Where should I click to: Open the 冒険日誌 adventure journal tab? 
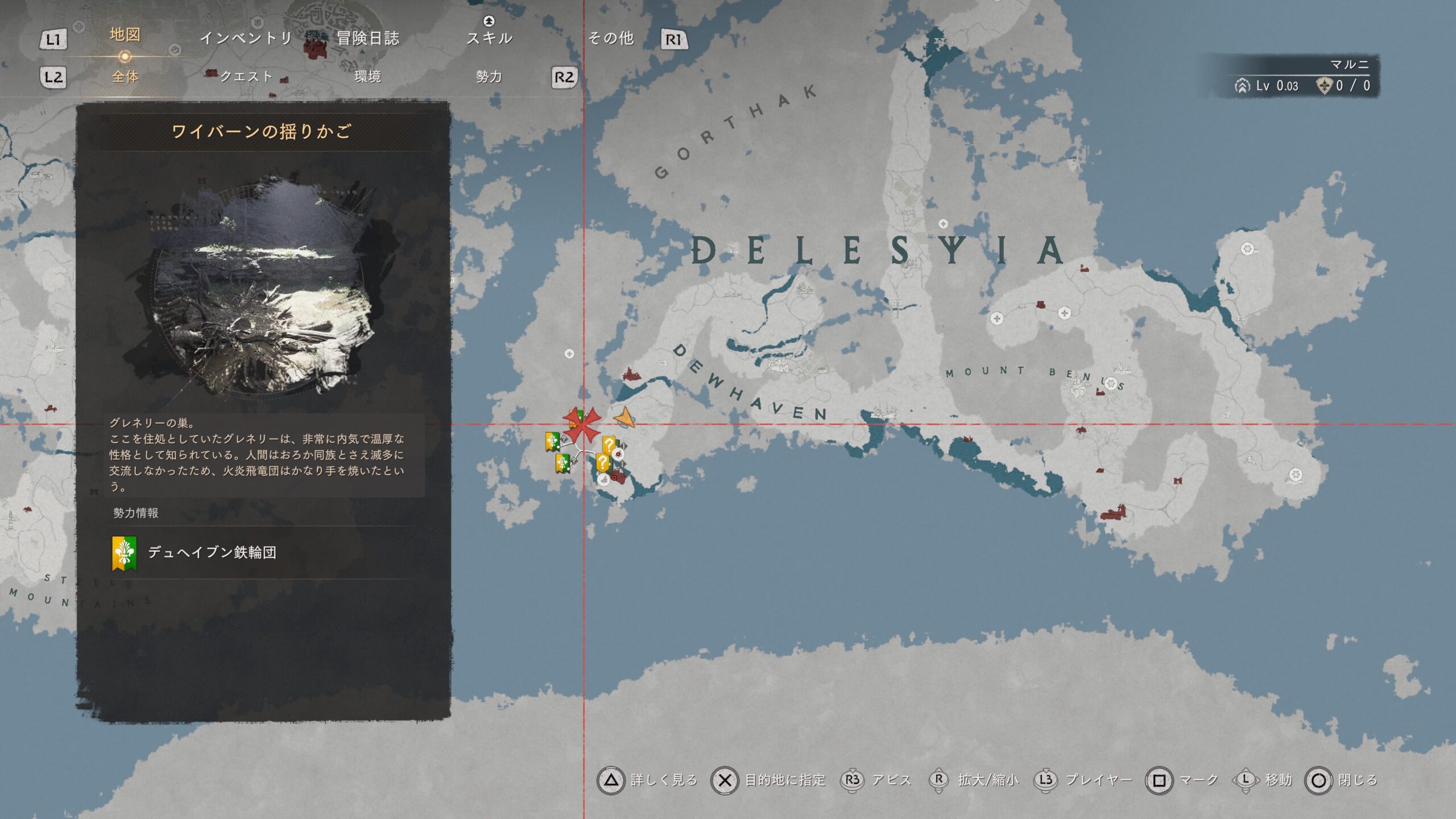coord(367,38)
